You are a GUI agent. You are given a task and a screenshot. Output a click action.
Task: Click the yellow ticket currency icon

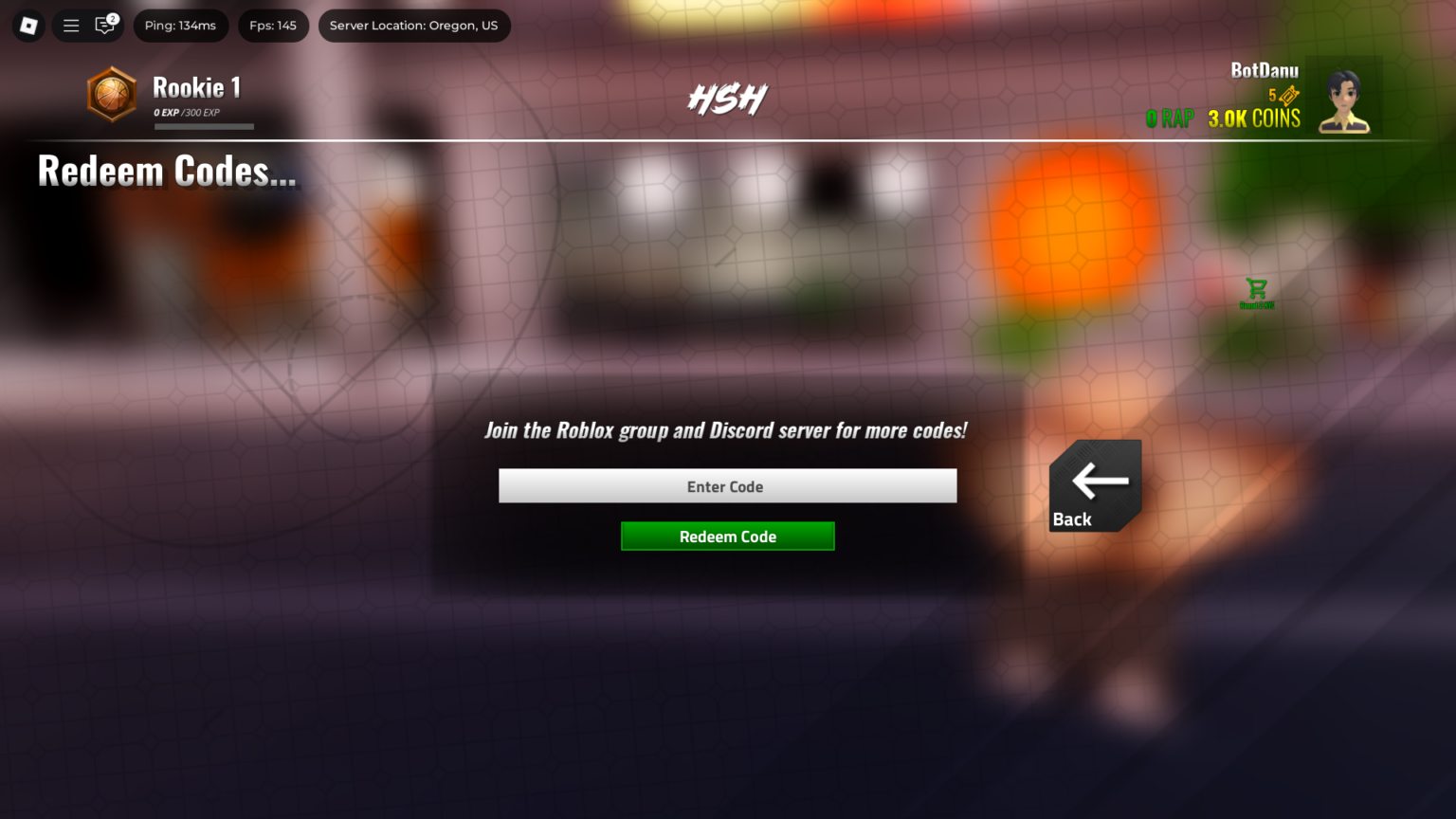(x=1287, y=96)
